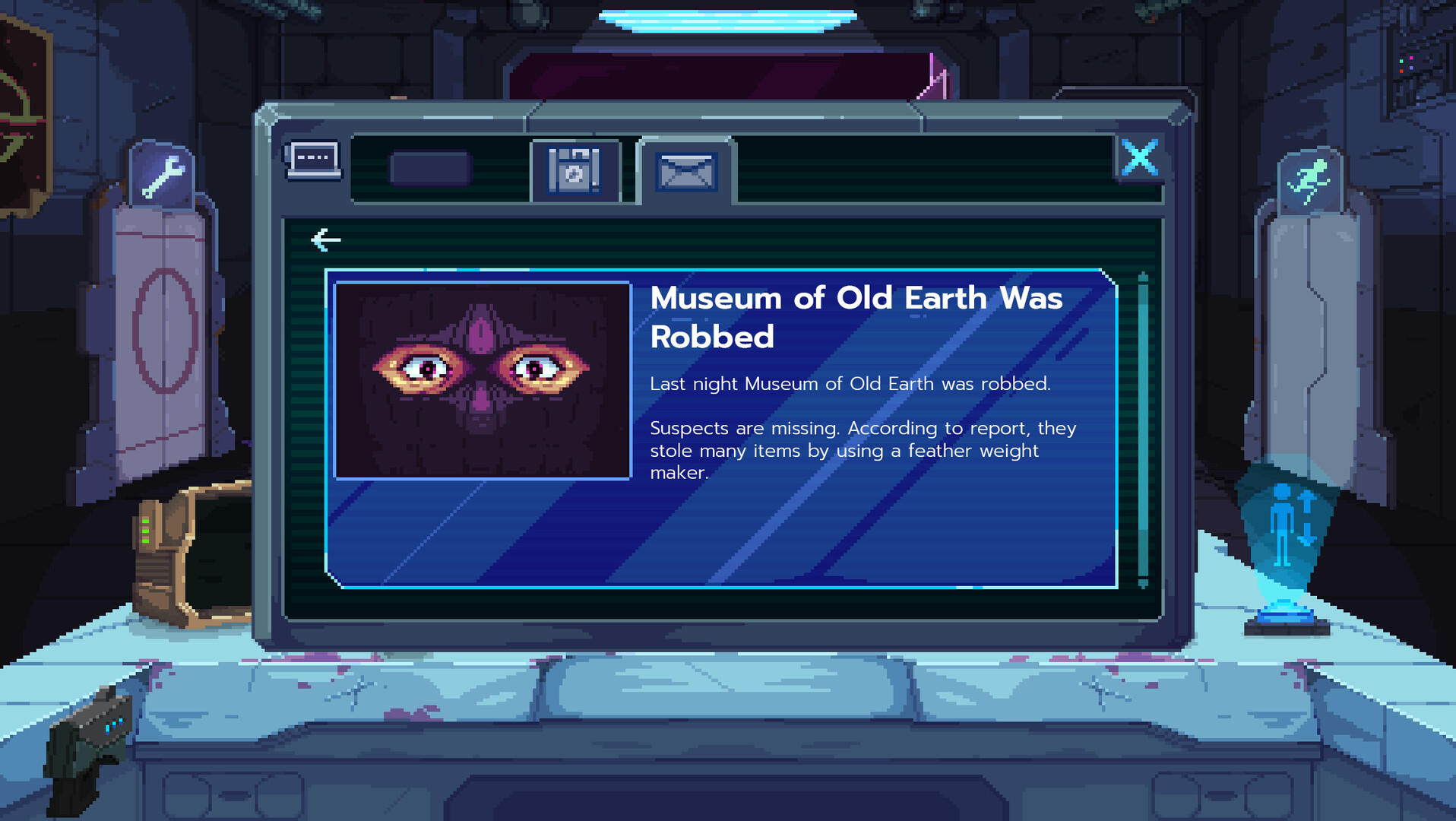
Task: View the masked suspect photo in the article
Action: pos(481,379)
